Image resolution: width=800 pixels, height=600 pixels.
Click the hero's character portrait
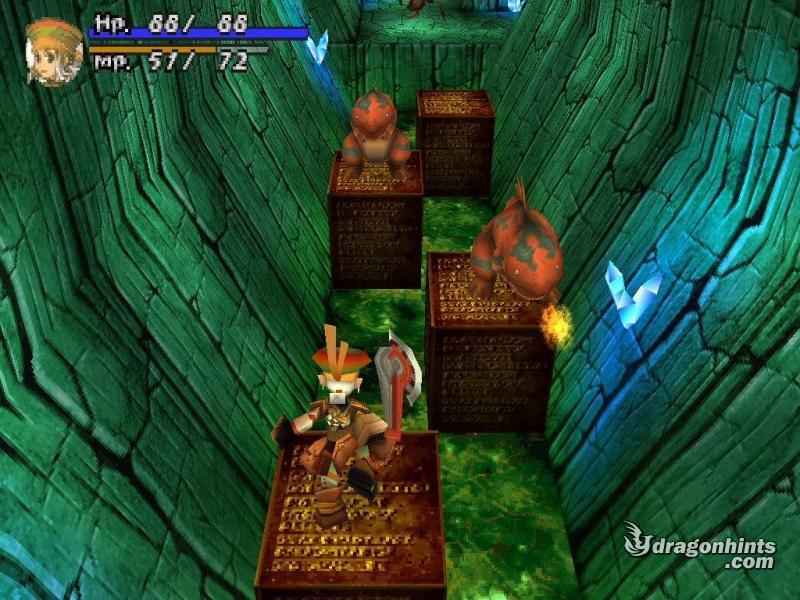coord(54,52)
